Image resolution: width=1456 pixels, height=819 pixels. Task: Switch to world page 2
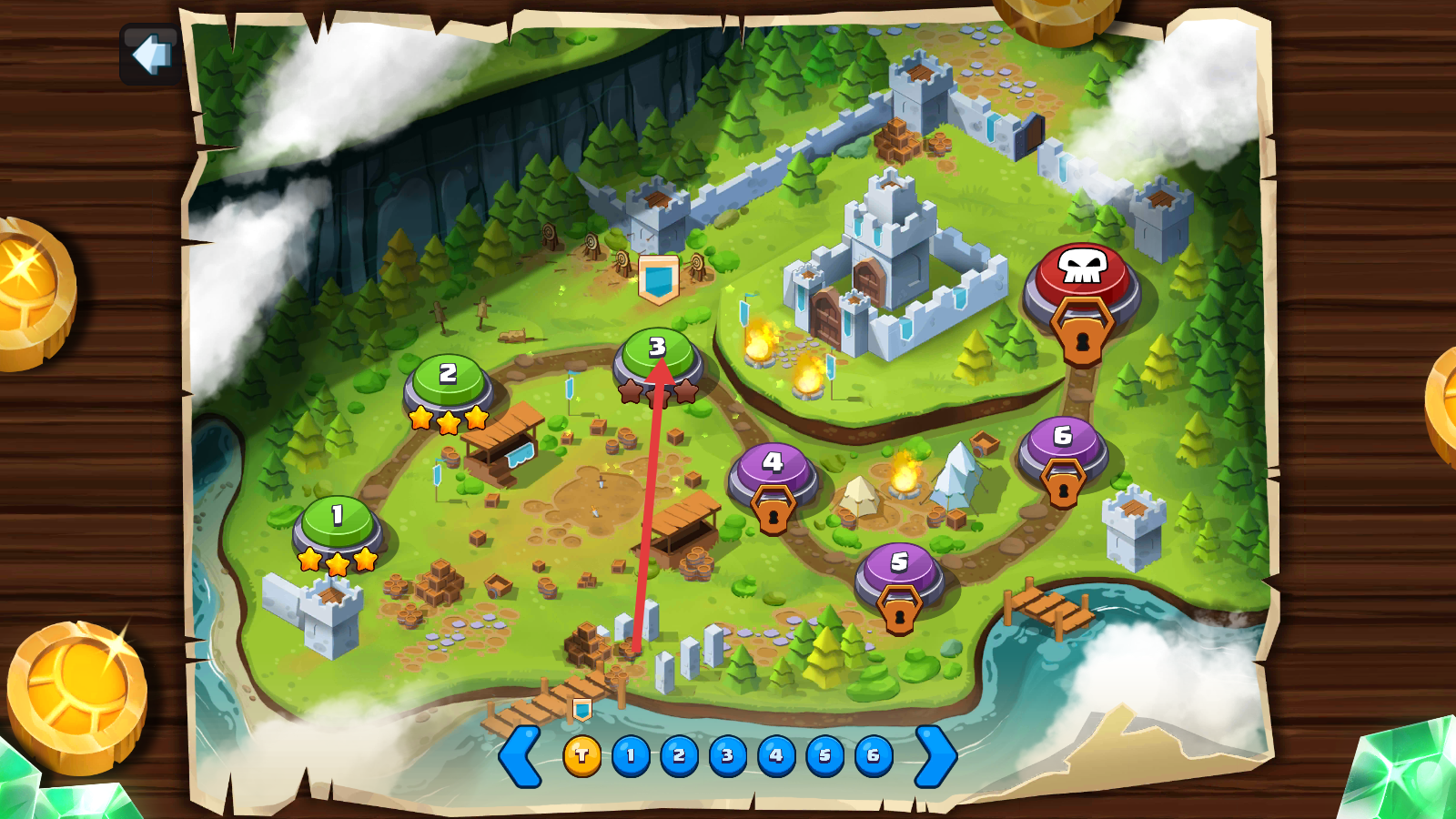(679, 756)
